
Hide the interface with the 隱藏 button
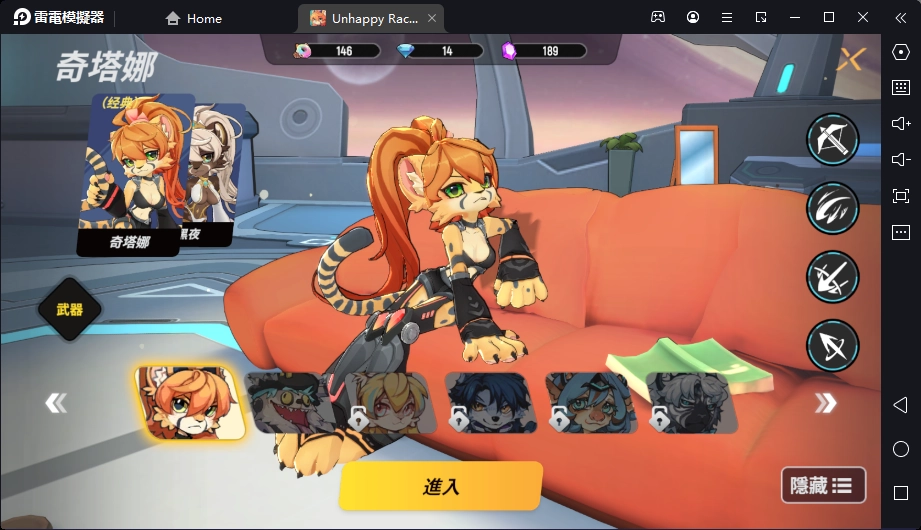pyautogui.click(x=822, y=486)
